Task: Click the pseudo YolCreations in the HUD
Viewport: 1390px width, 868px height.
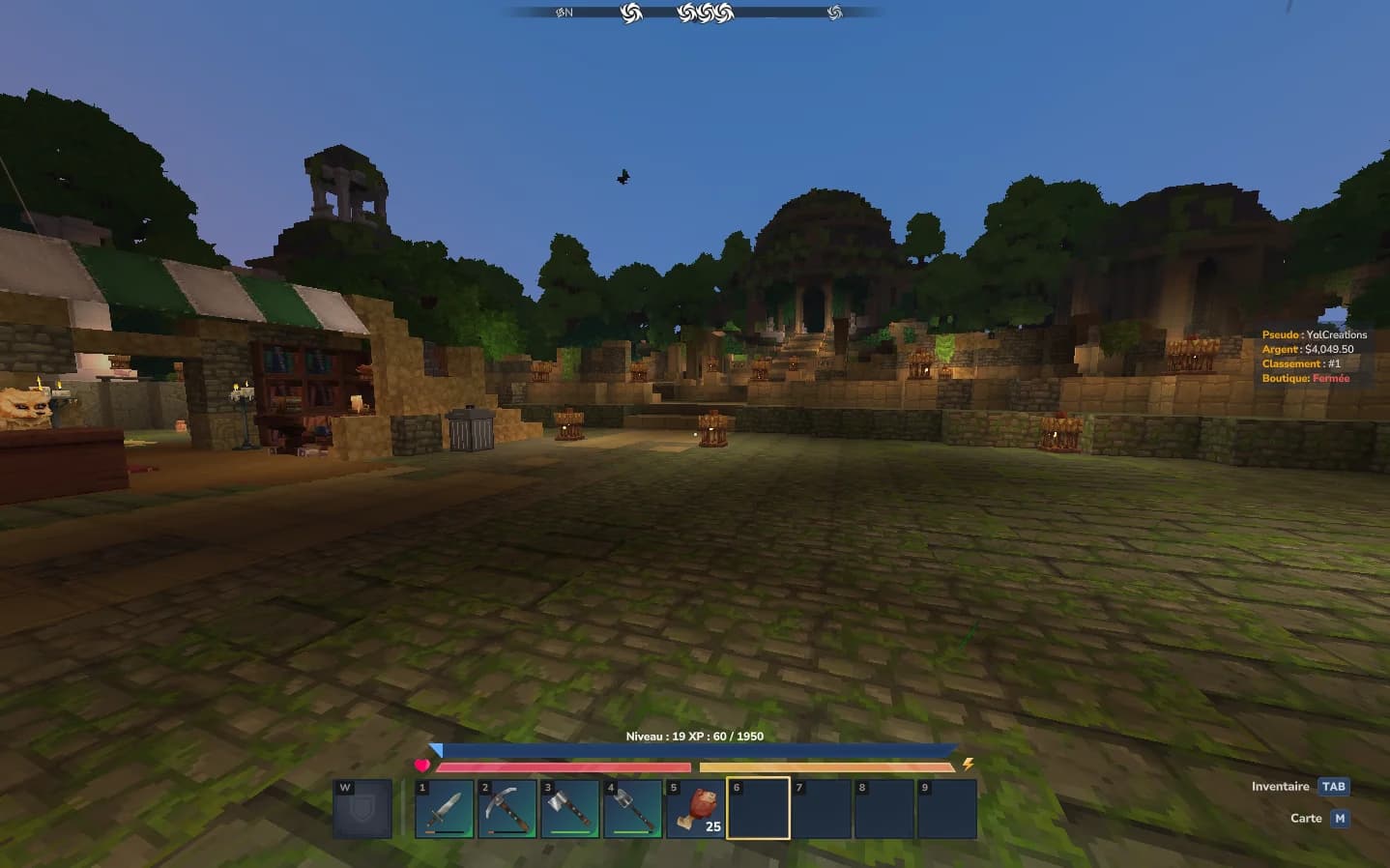Action: (x=1336, y=334)
